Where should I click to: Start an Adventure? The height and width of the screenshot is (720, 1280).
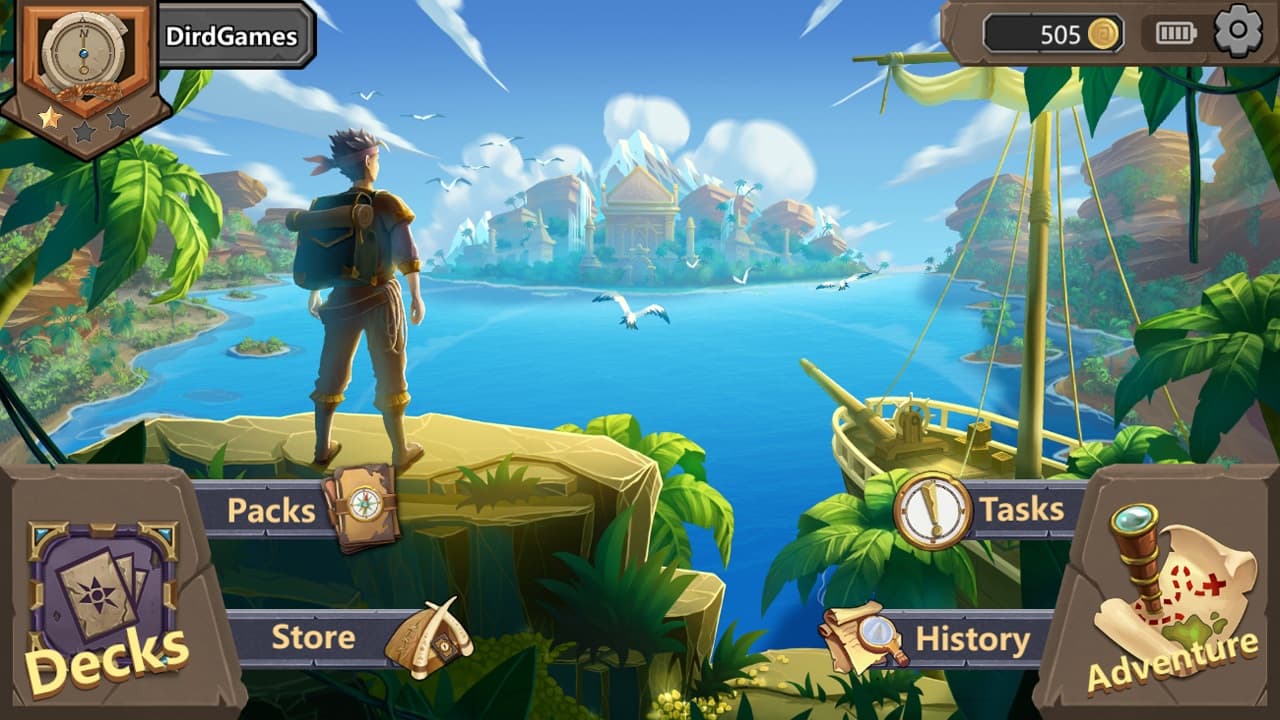1172,600
